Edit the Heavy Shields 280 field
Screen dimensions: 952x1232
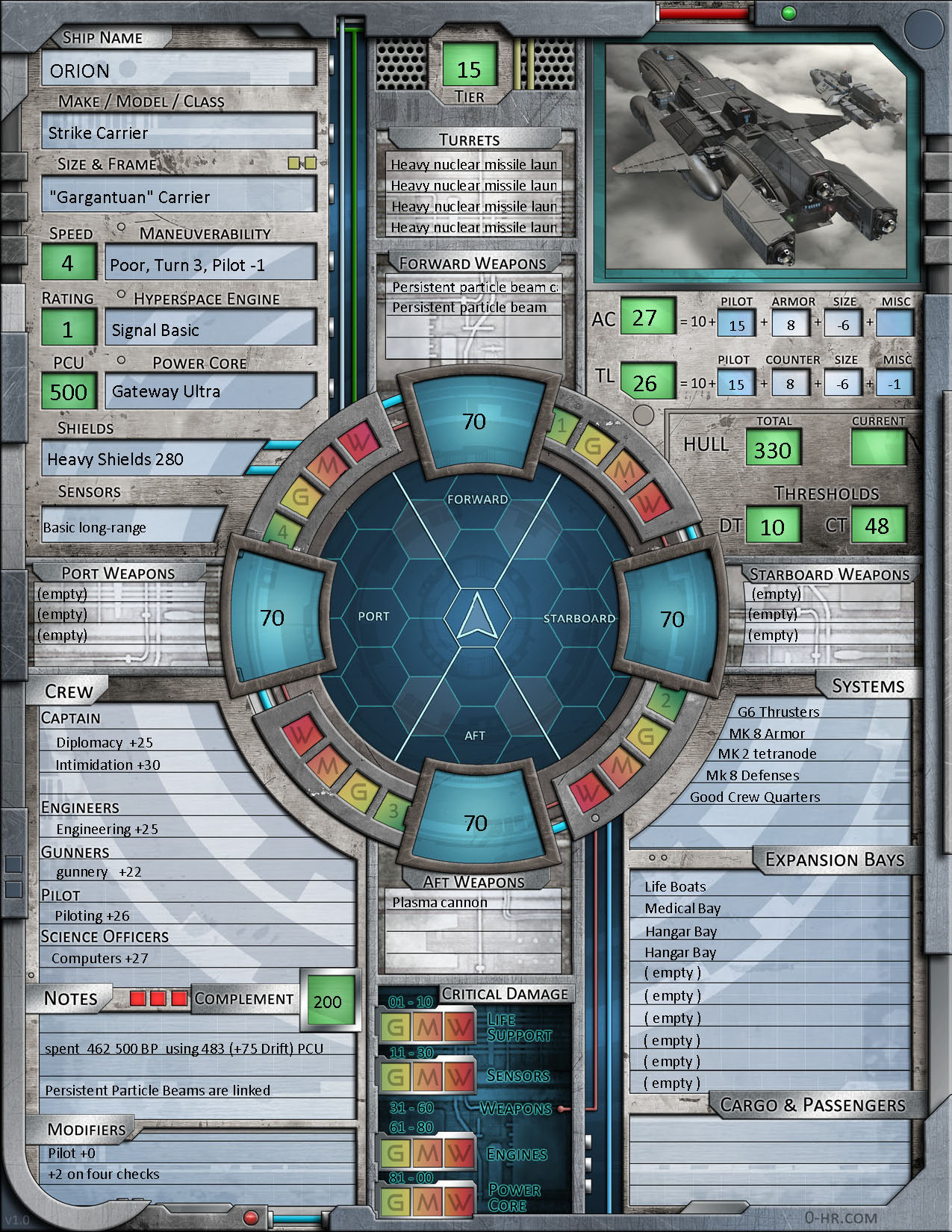(149, 459)
